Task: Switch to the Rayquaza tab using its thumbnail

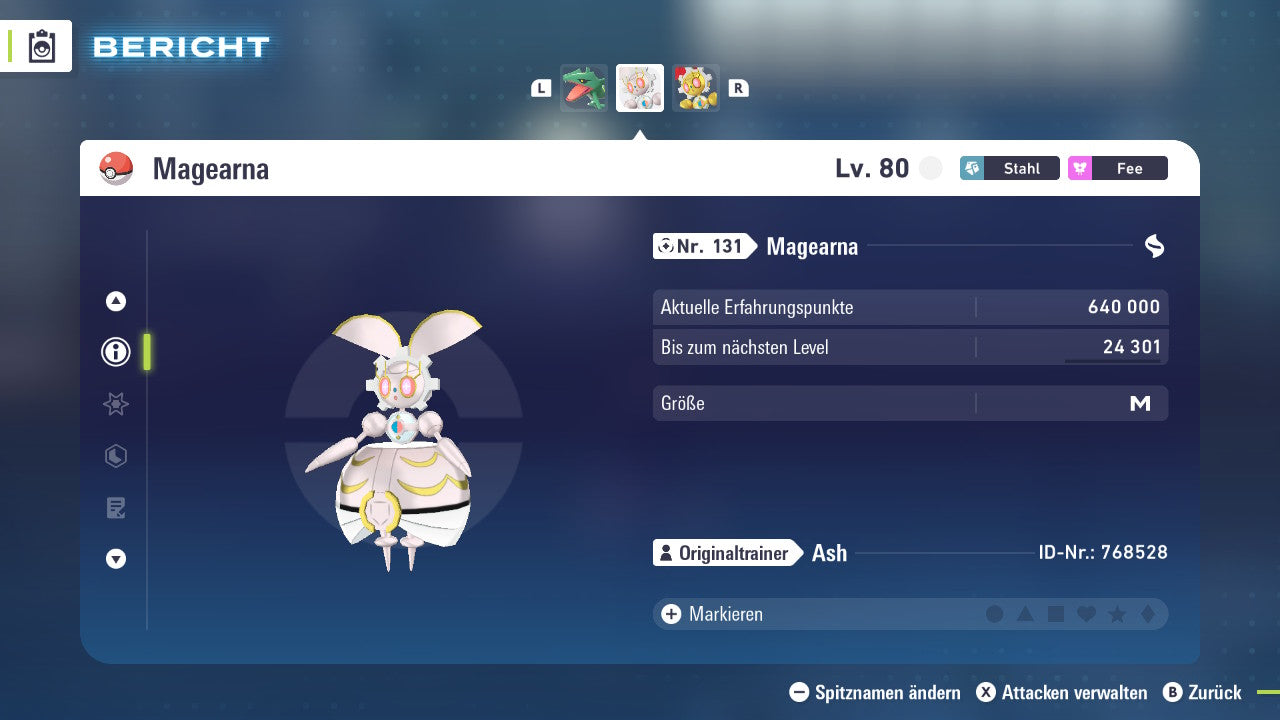Action: click(x=583, y=87)
